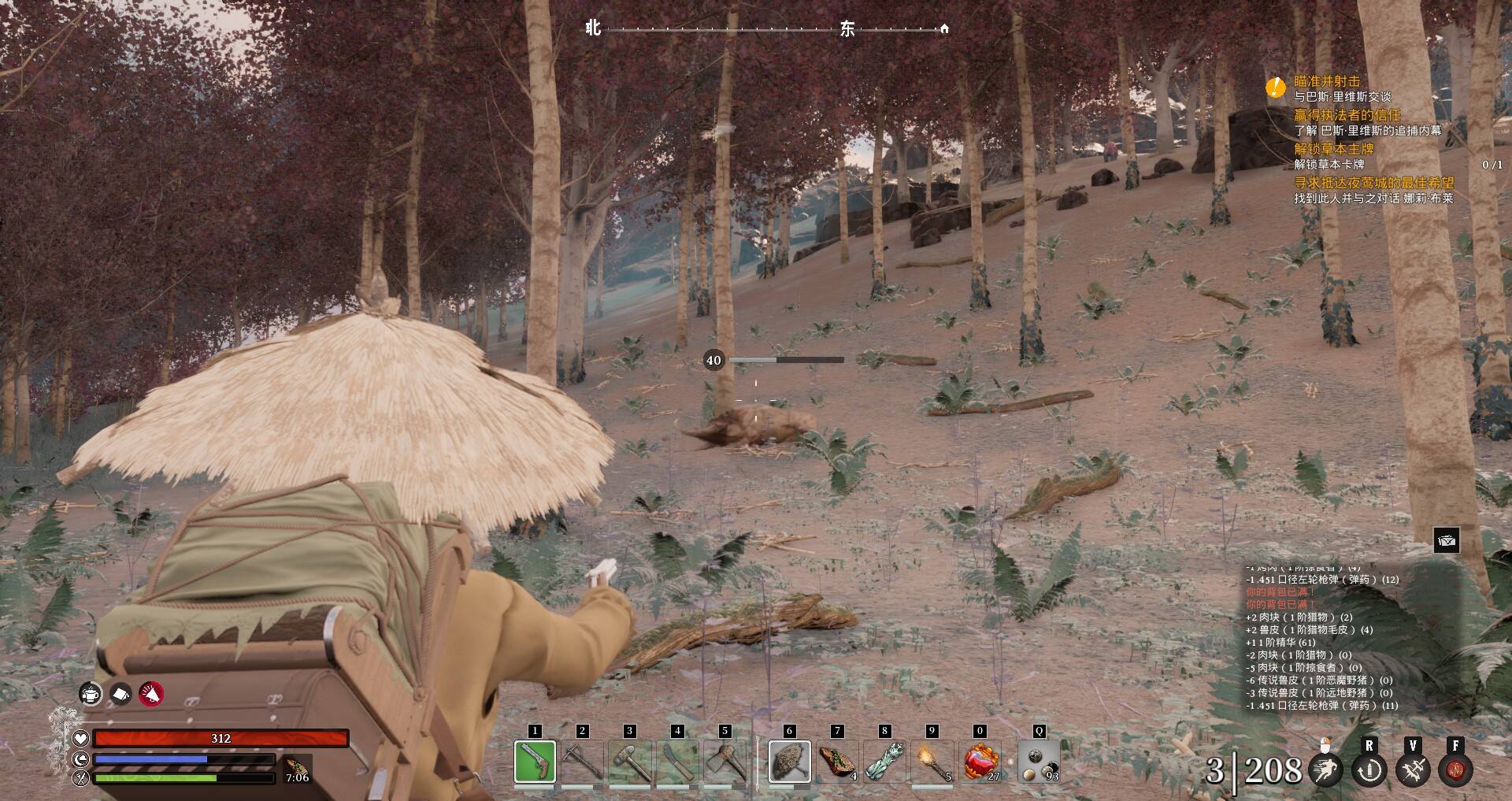Select the skinning knife hotbar slot

[x=677, y=762]
